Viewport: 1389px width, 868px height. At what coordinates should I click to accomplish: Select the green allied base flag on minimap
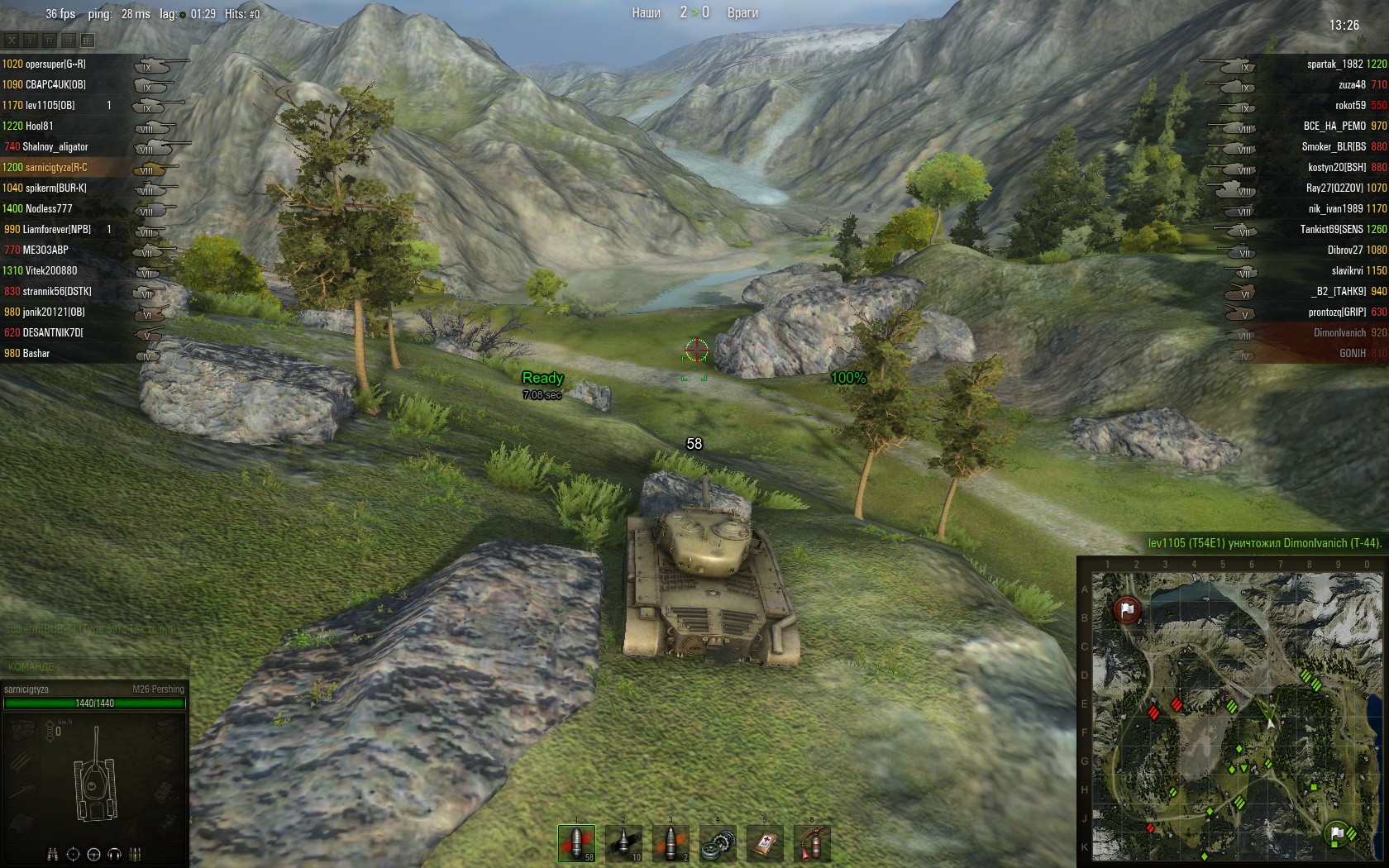coord(1336,832)
